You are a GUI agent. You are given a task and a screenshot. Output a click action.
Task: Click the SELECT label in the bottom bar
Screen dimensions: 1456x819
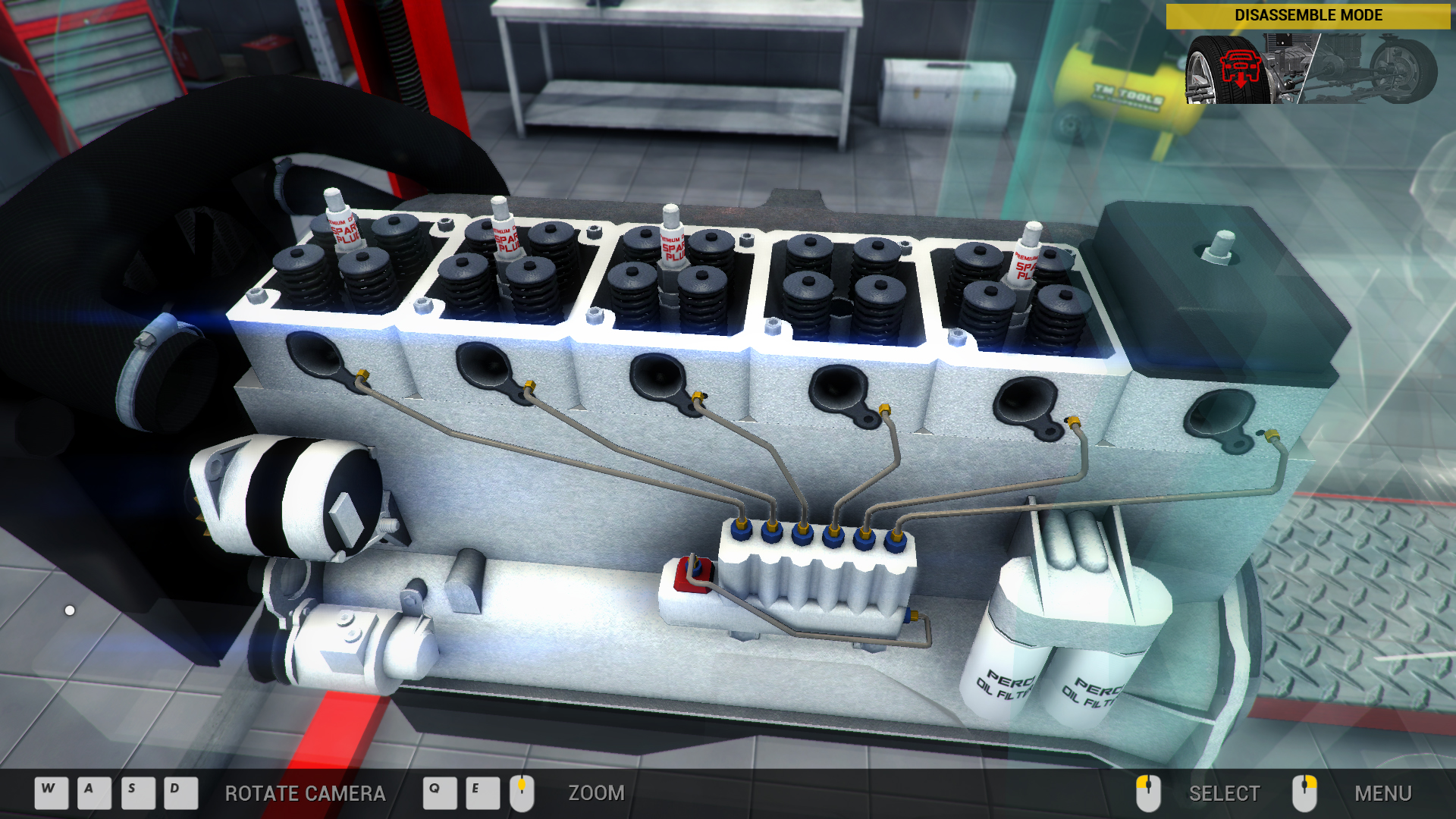tap(1223, 793)
